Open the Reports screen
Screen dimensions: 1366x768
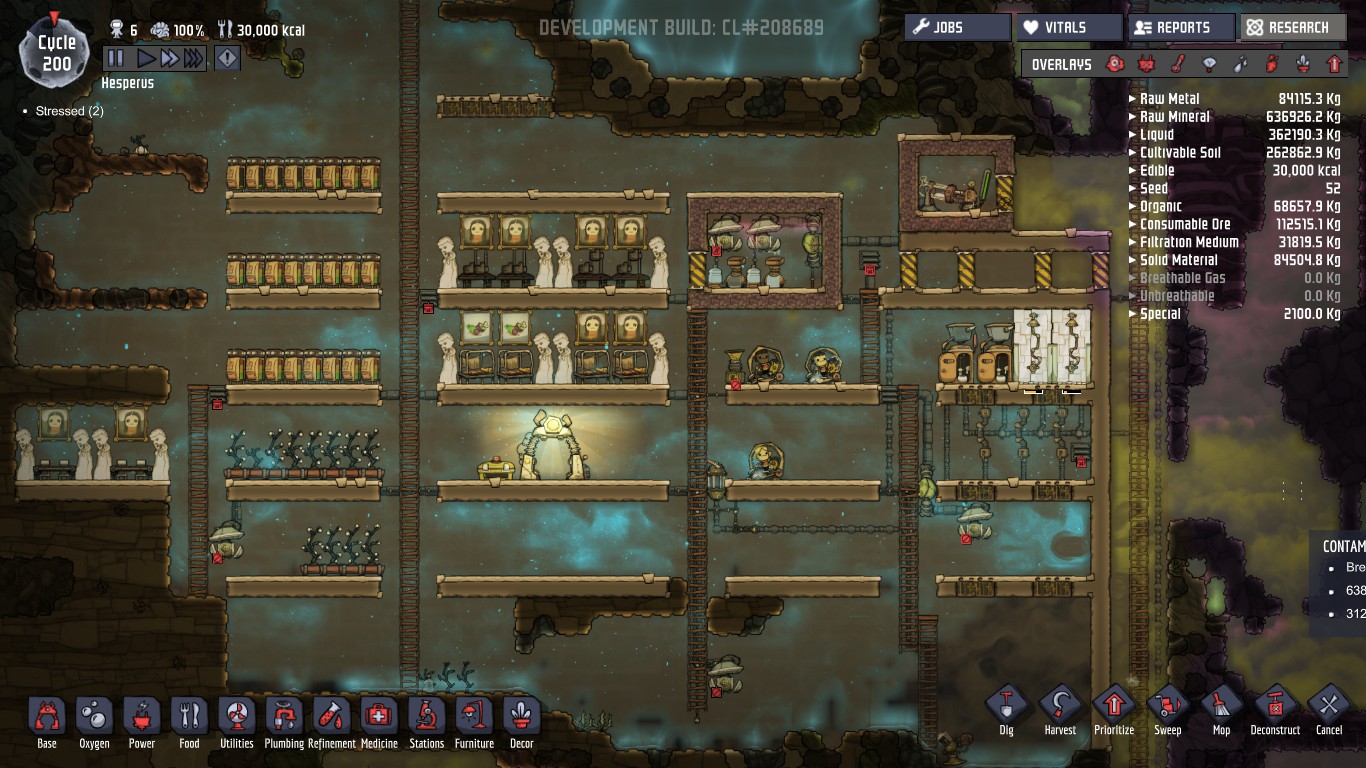[1181, 28]
